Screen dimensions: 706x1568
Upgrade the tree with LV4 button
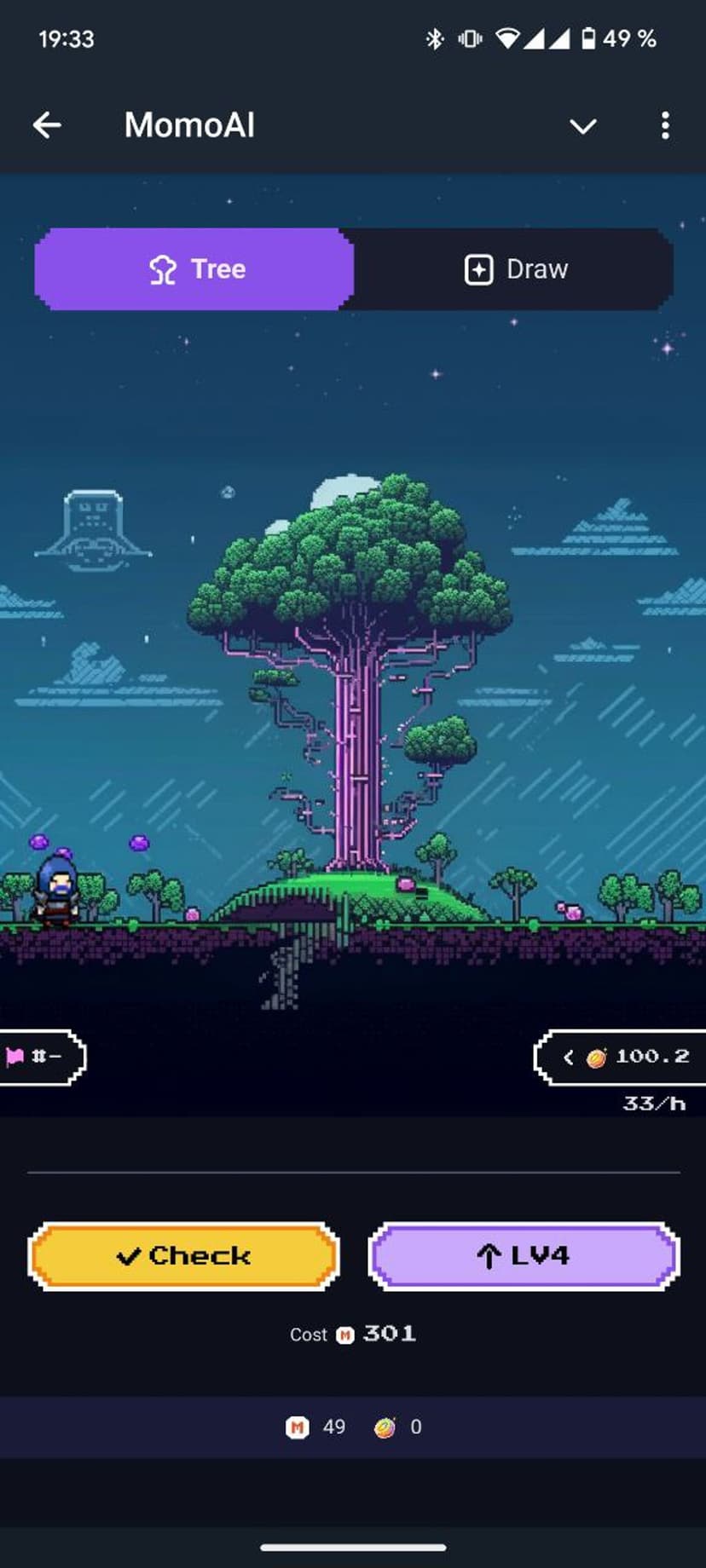(524, 1256)
